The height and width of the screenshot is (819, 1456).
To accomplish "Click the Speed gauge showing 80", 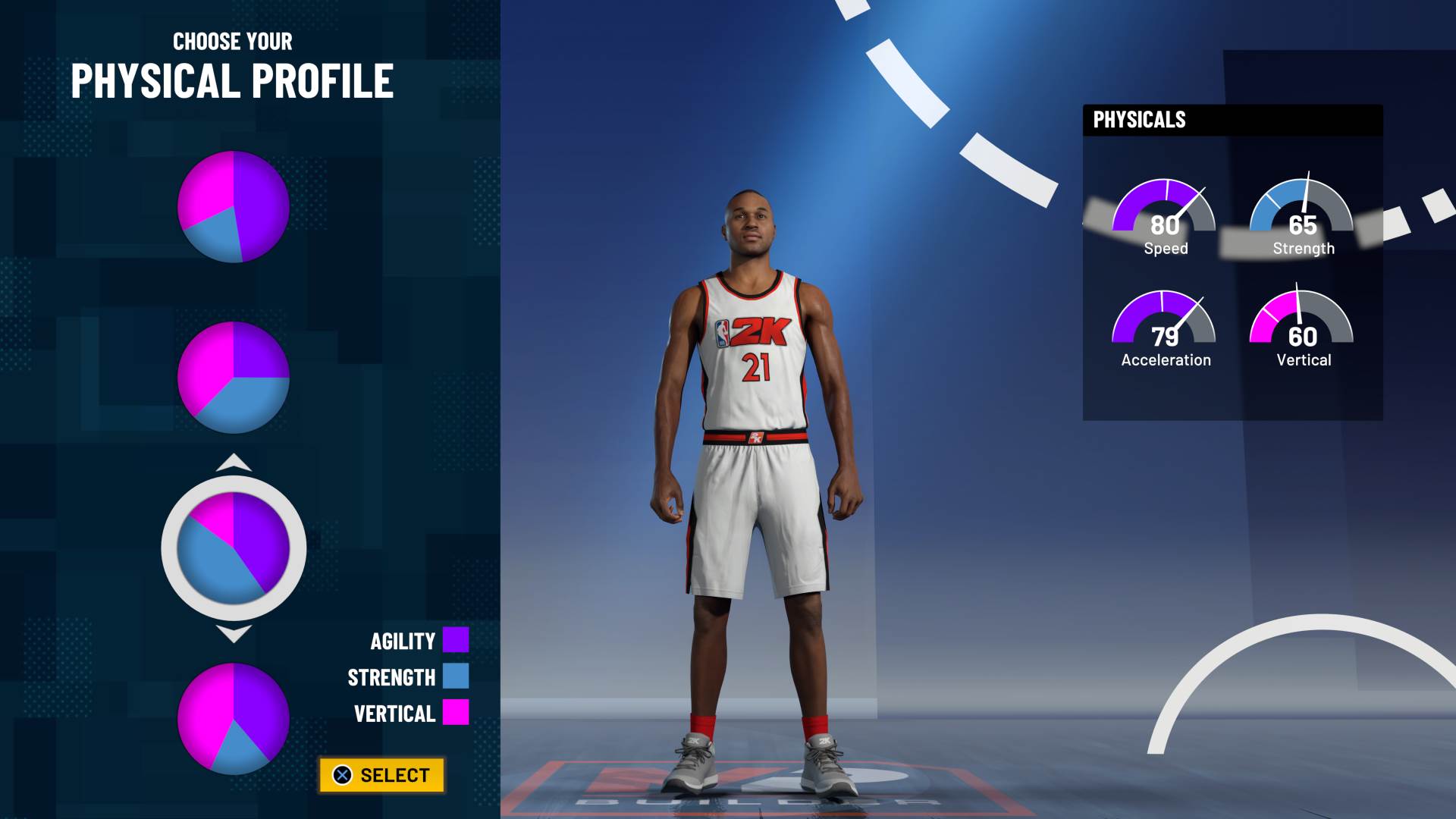I will click(x=1164, y=216).
